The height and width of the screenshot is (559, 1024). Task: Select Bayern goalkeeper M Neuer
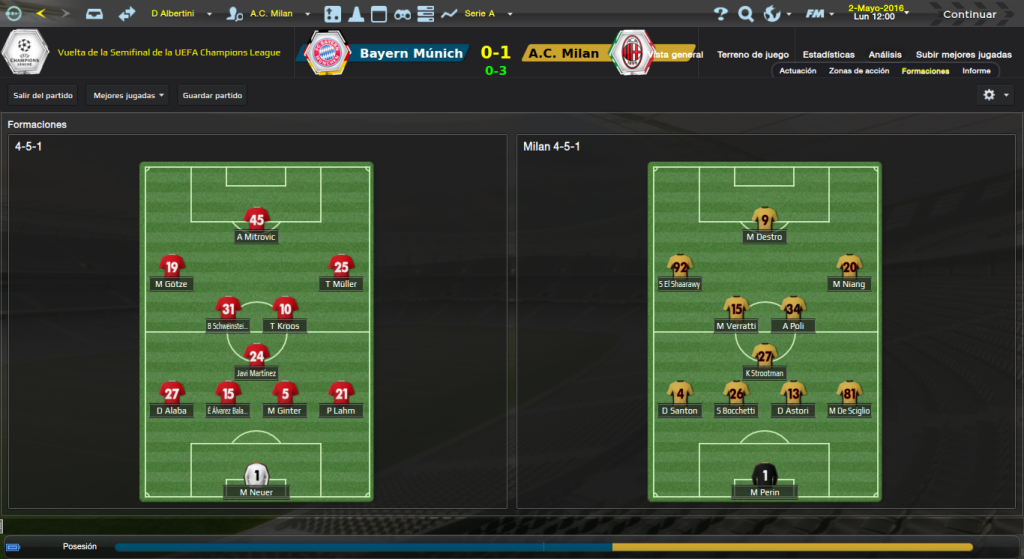[257, 476]
